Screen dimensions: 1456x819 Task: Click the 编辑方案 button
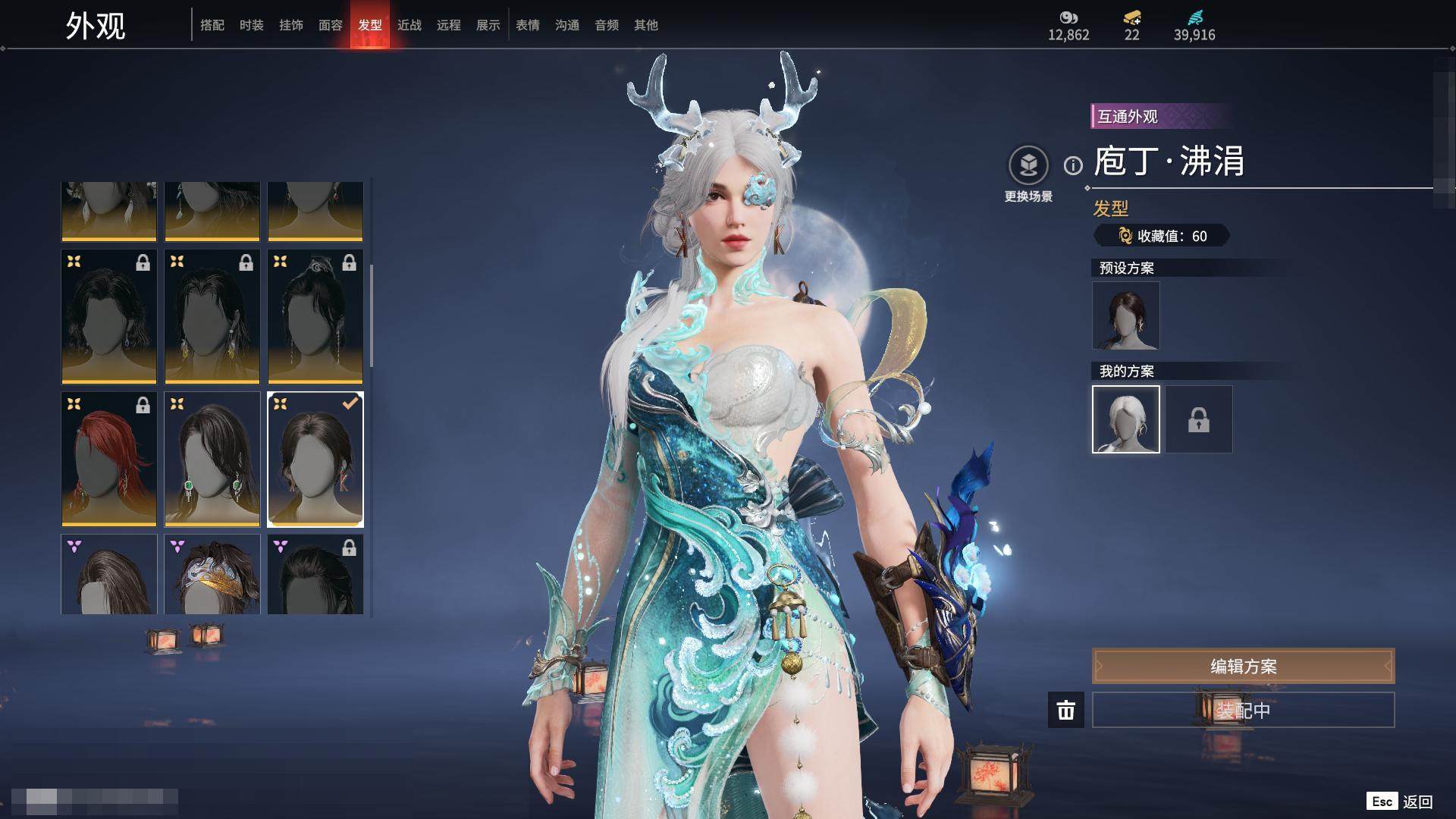tap(1243, 667)
